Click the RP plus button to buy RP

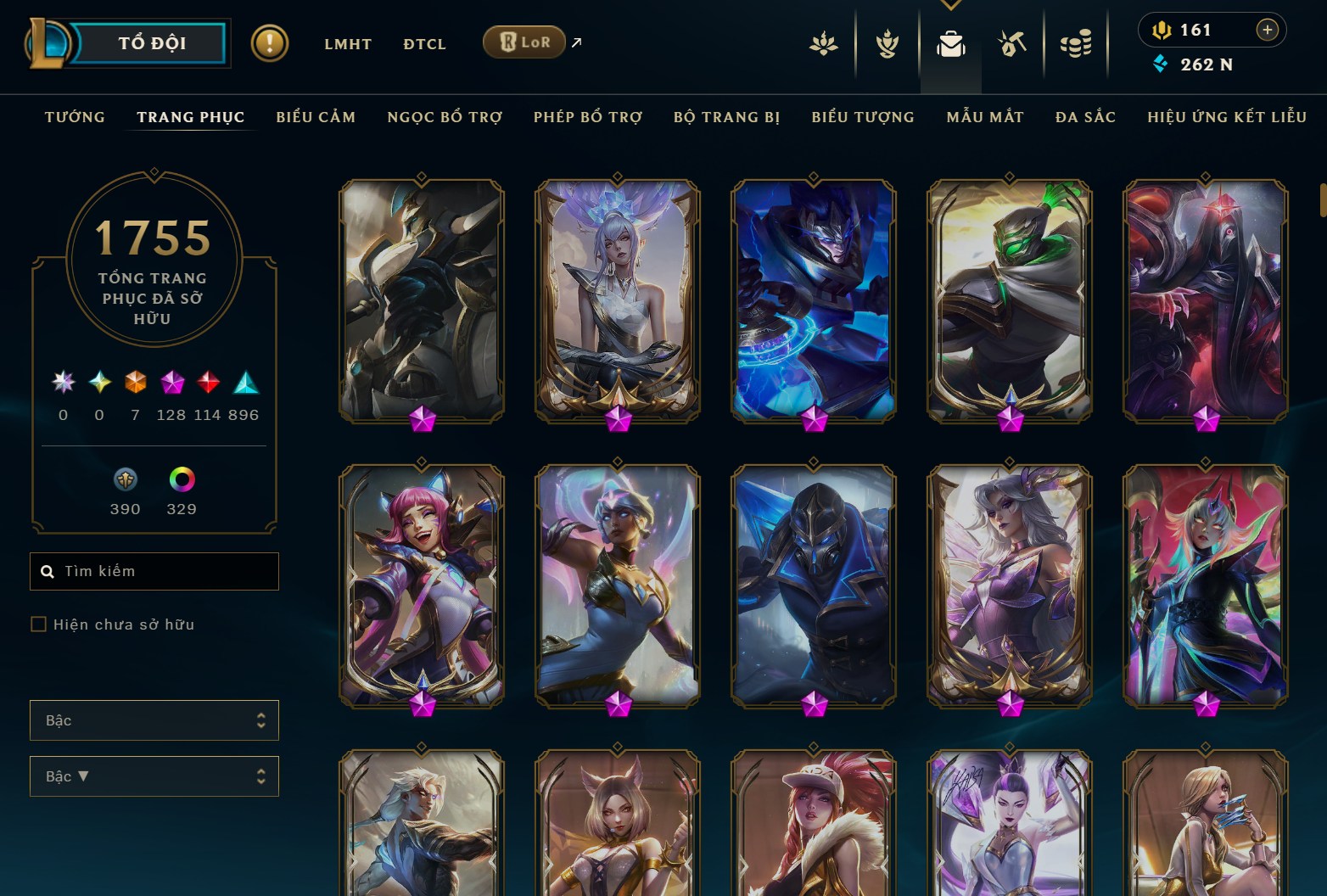(1268, 30)
